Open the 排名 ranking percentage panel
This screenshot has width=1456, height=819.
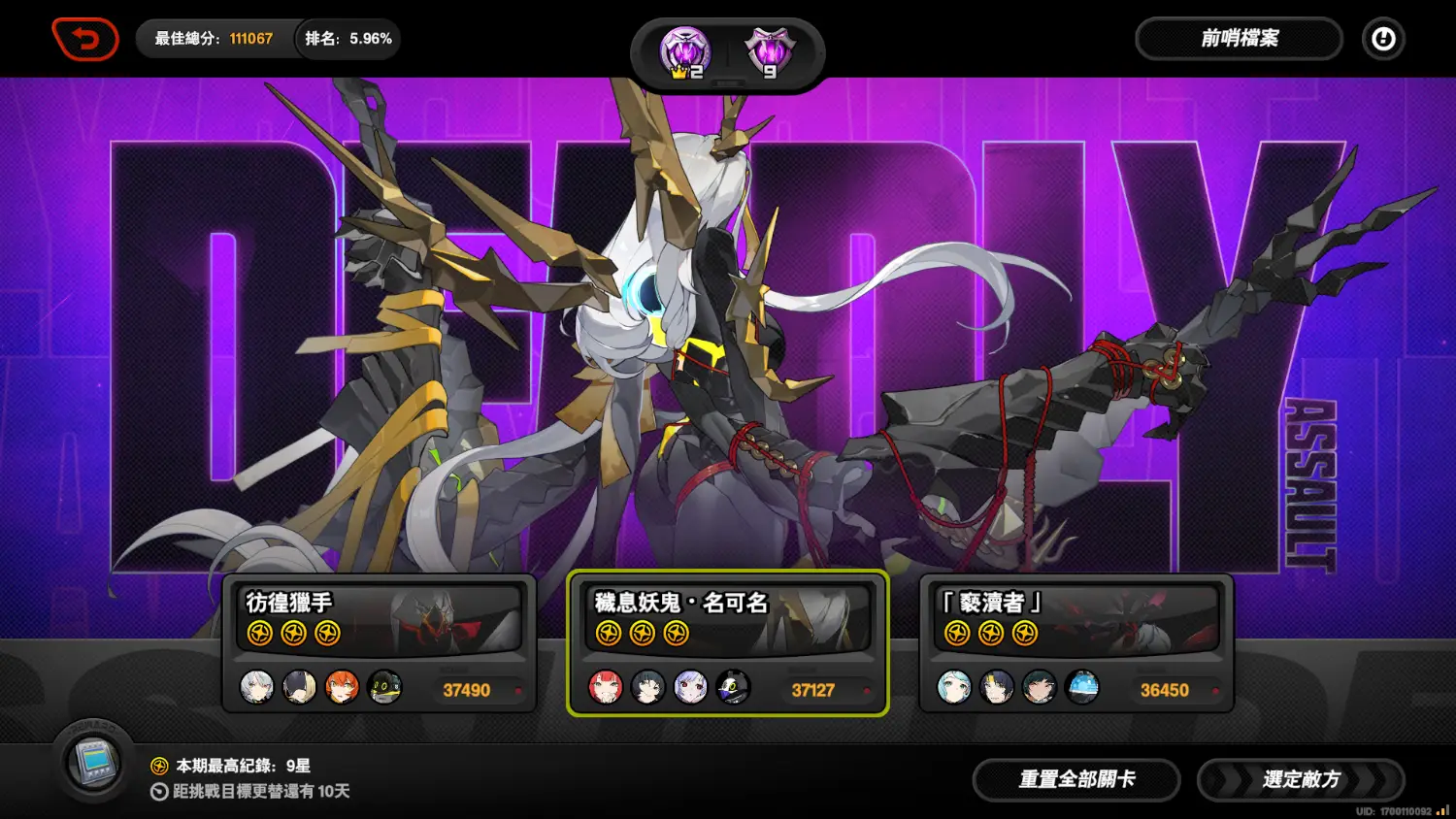pos(348,39)
